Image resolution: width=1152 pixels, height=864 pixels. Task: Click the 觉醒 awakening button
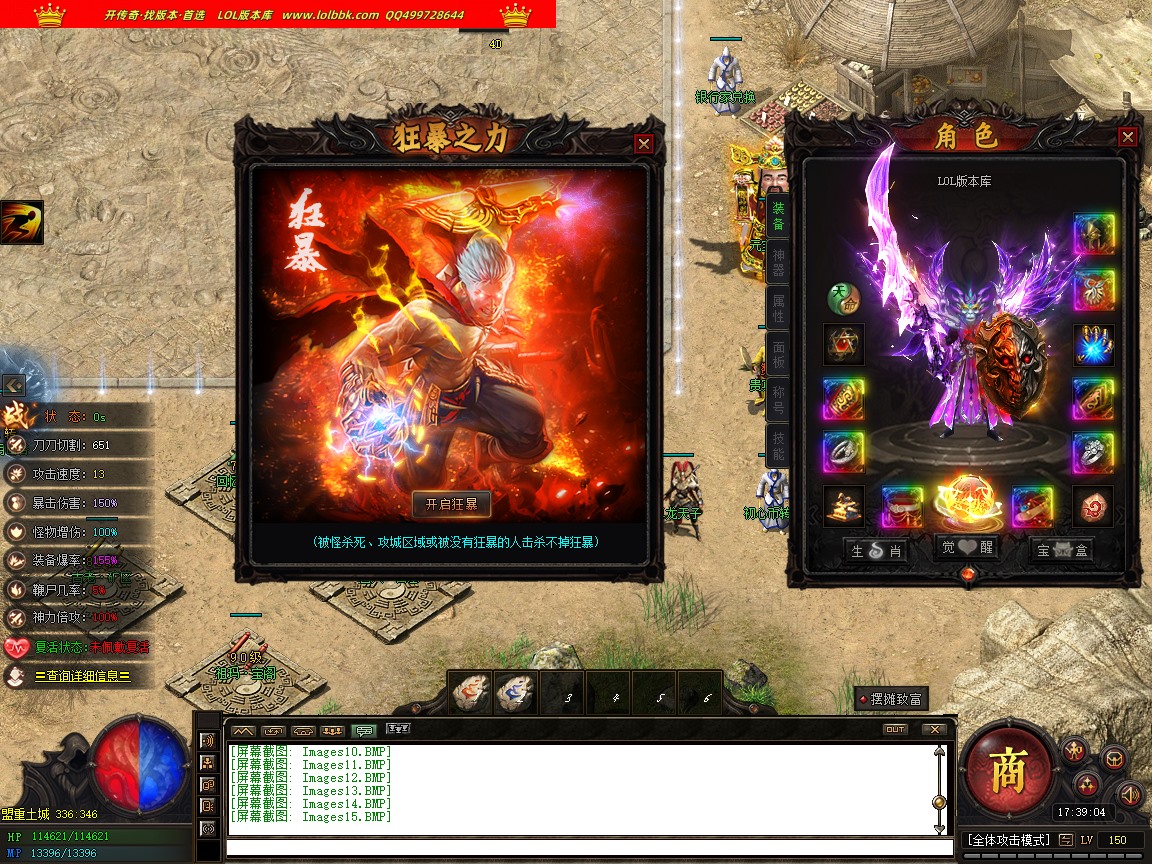click(x=965, y=549)
